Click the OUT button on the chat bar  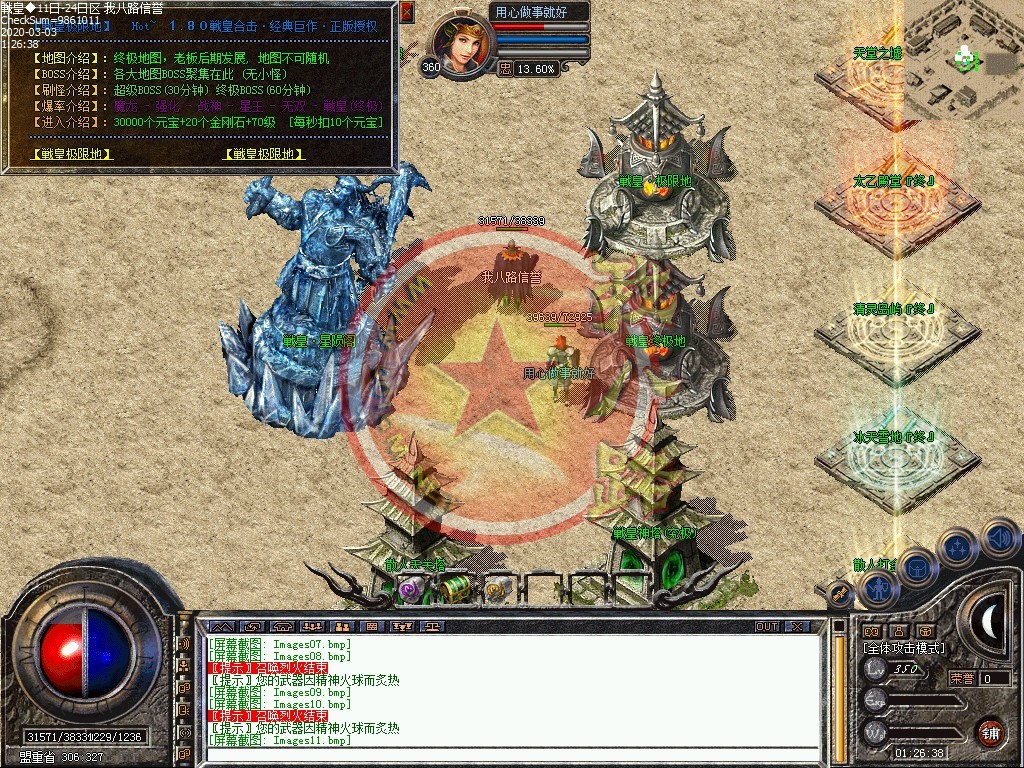point(767,626)
